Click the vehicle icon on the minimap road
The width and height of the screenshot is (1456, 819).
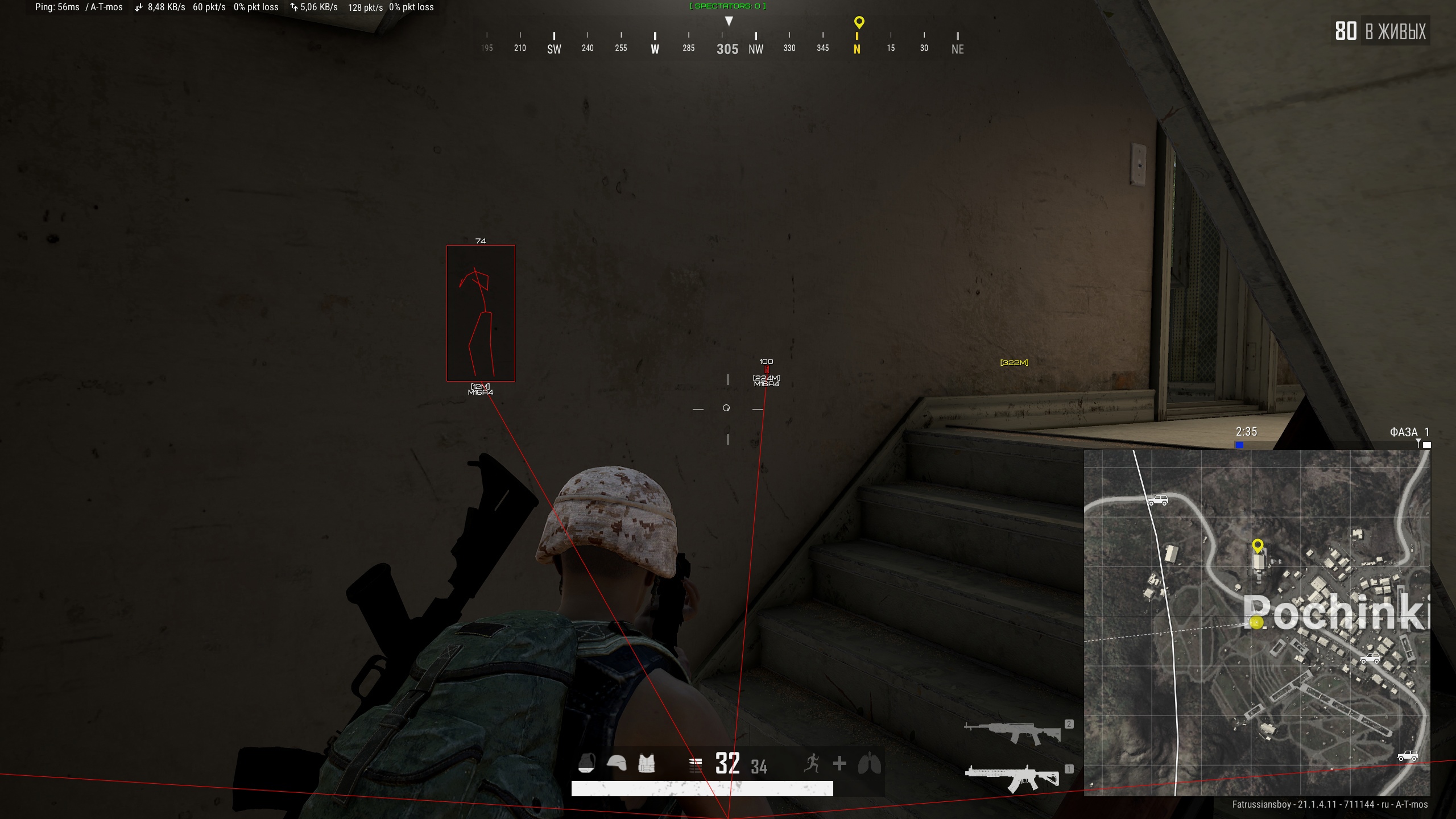click(1160, 500)
